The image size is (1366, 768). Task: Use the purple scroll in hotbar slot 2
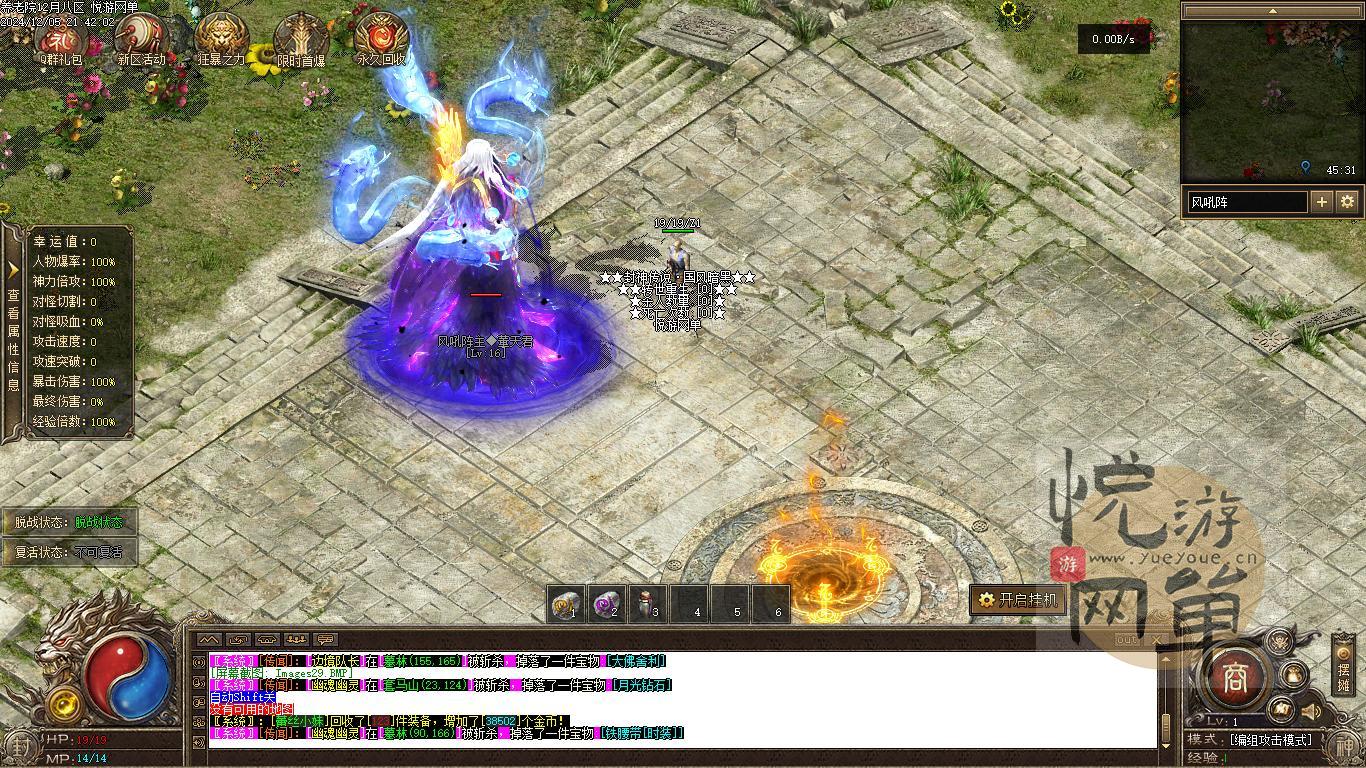coord(607,604)
